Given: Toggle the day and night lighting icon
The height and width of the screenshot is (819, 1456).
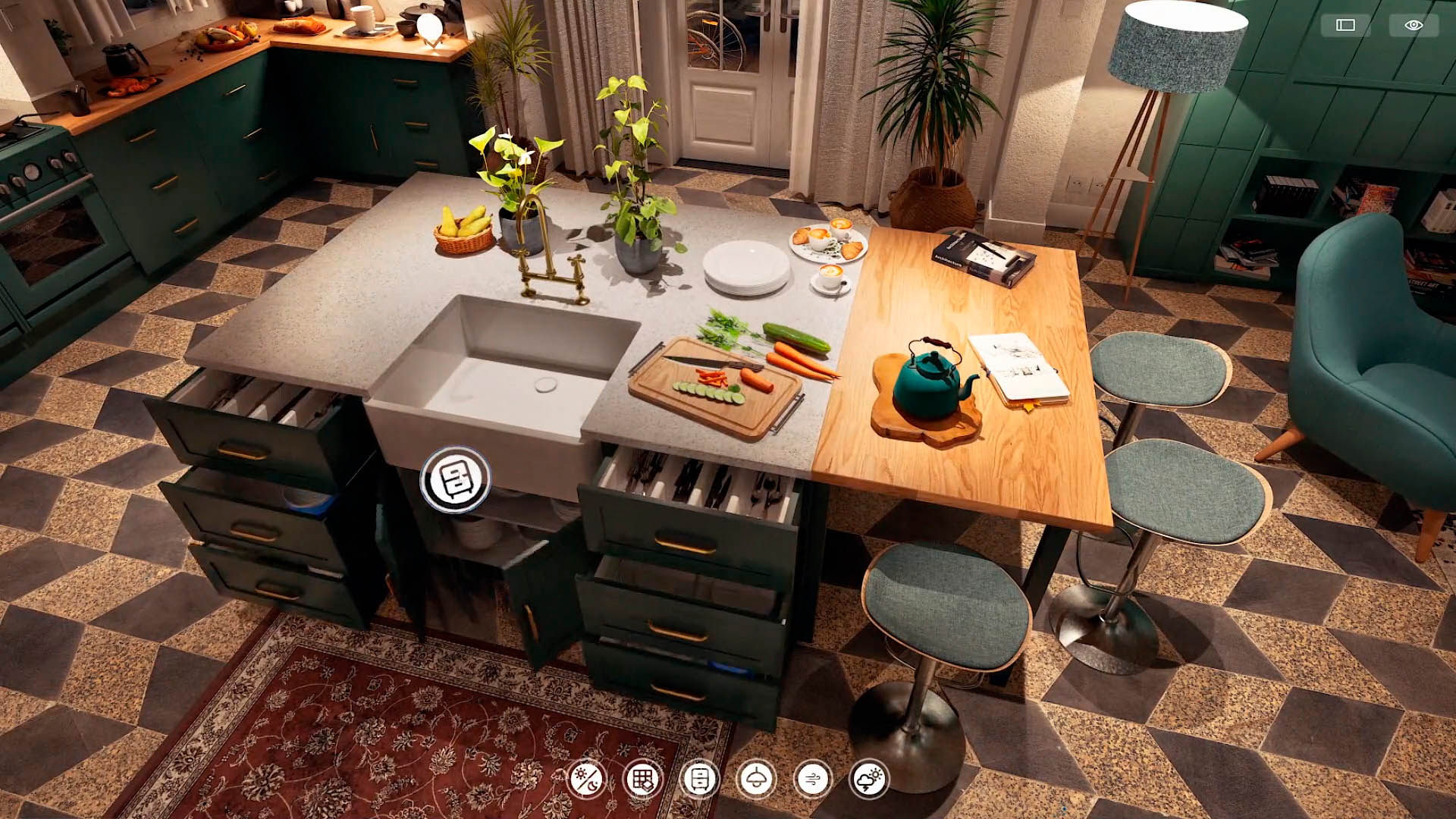Looking at the screenshot, I should click(586, 779).
